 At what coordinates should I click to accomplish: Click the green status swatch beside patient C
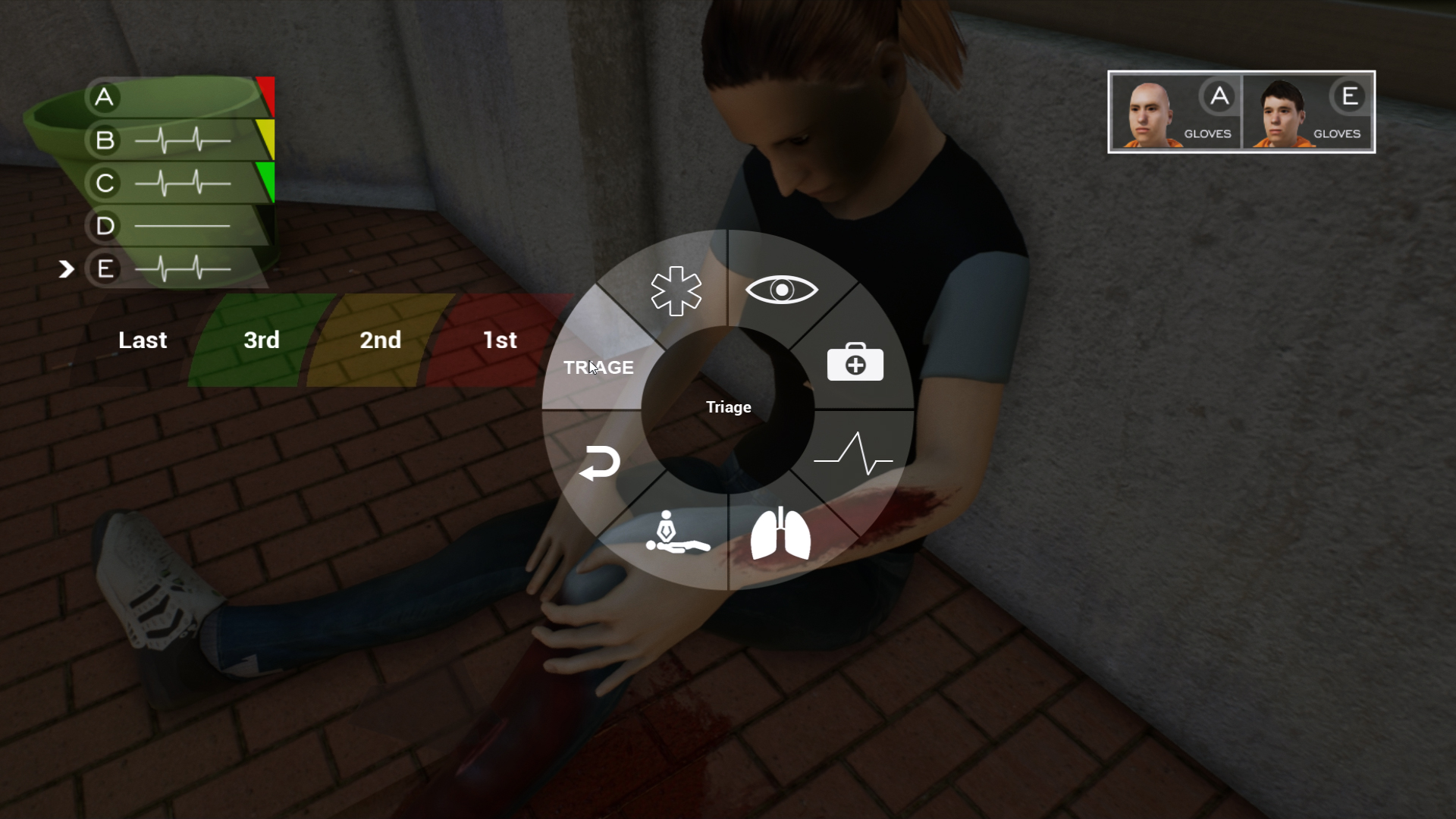click(x=267, y=180)
